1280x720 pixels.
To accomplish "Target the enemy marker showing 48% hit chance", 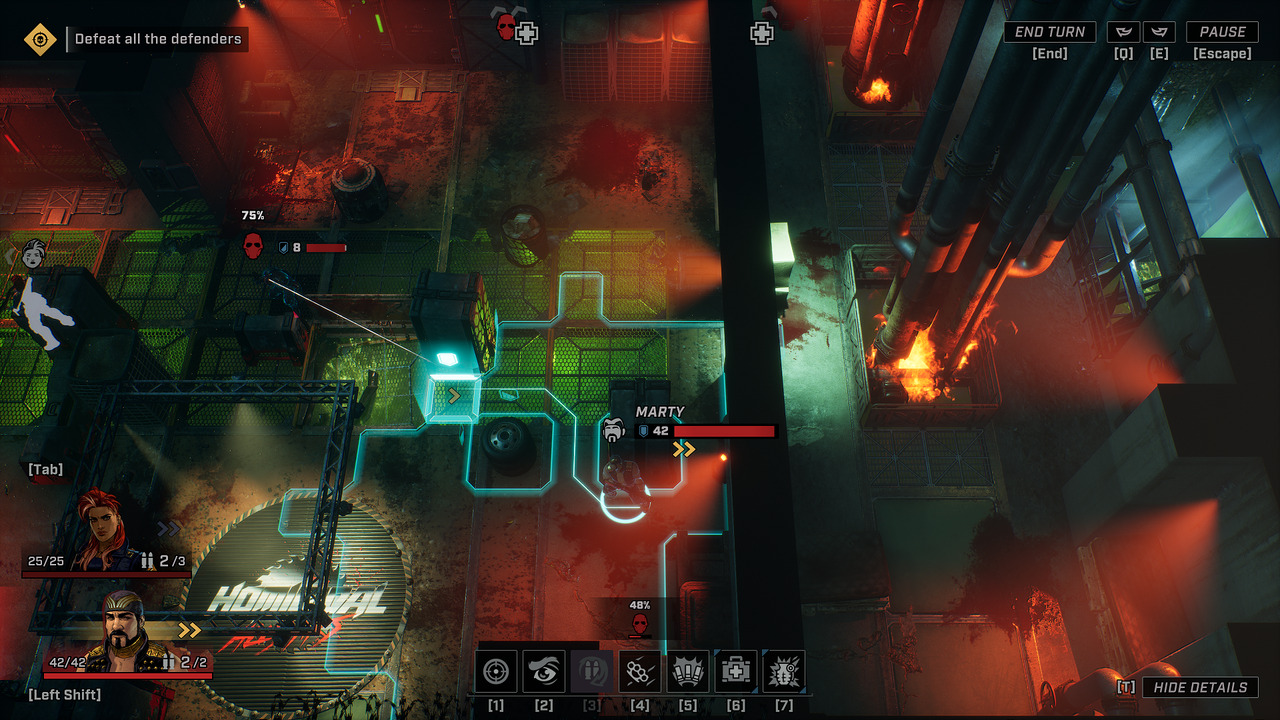I will click(640, 624).
